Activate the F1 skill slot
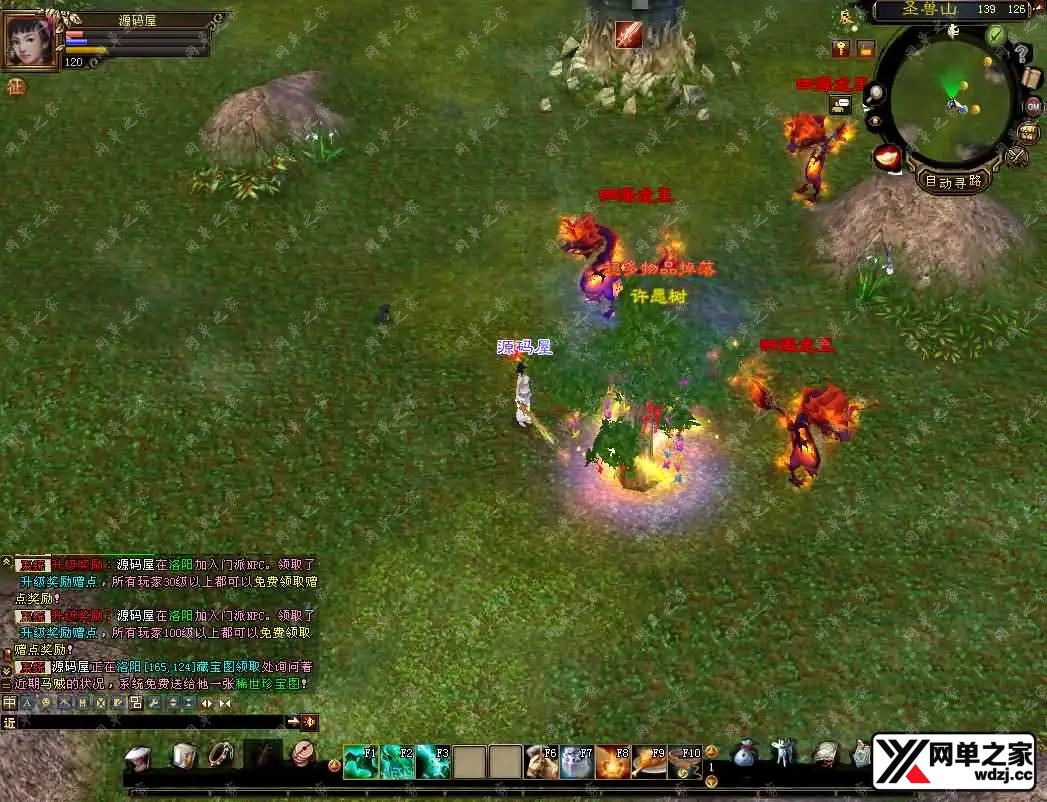Viewport: 1047px width, 802px height. coord(360,761)
